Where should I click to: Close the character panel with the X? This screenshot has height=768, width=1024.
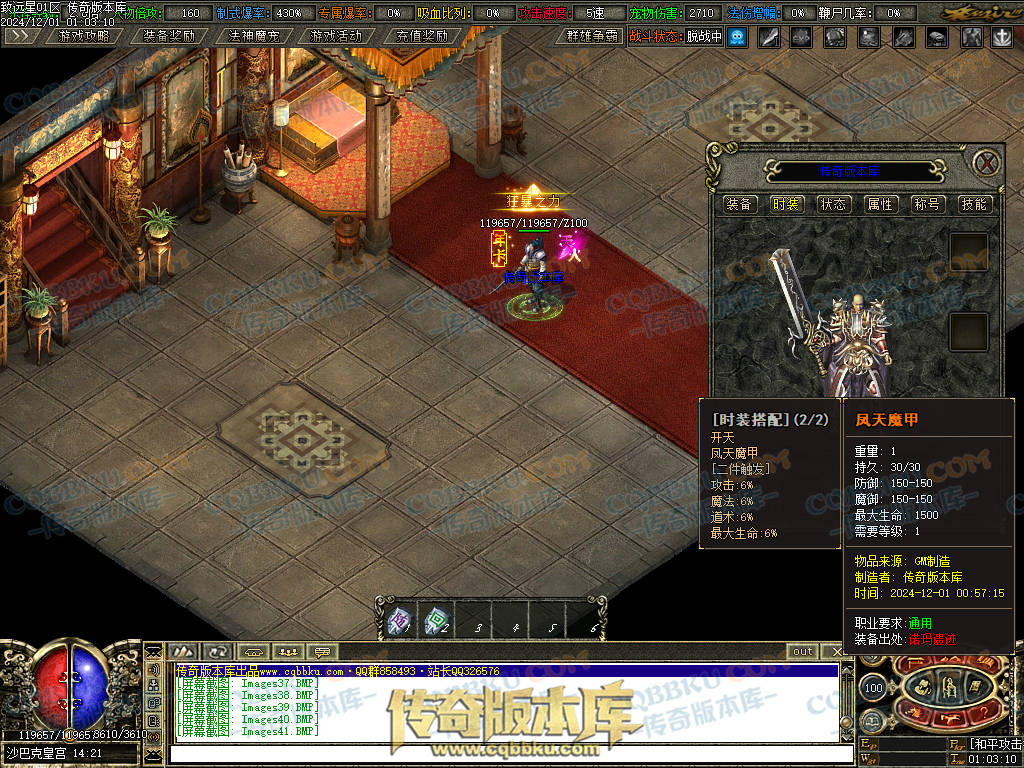tap(987, 163)
